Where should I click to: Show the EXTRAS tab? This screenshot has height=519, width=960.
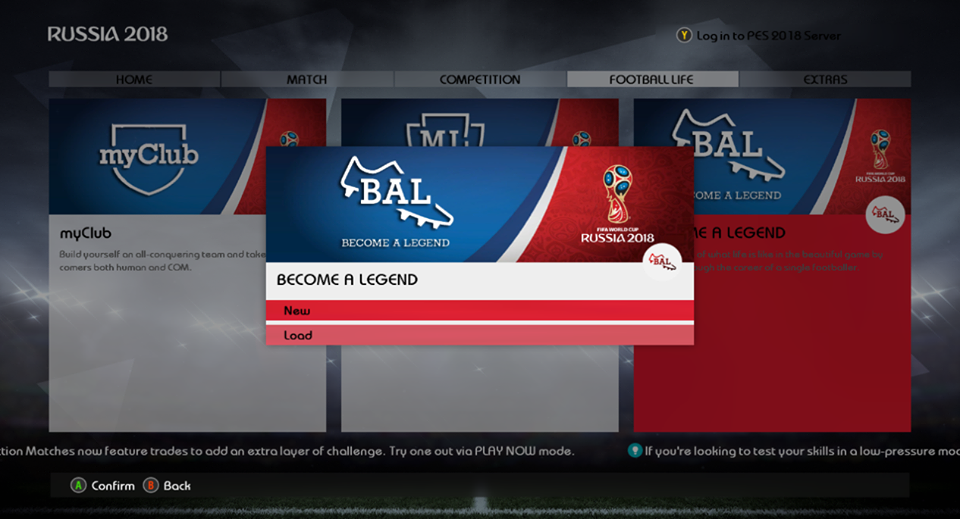(x=825, y=79)
